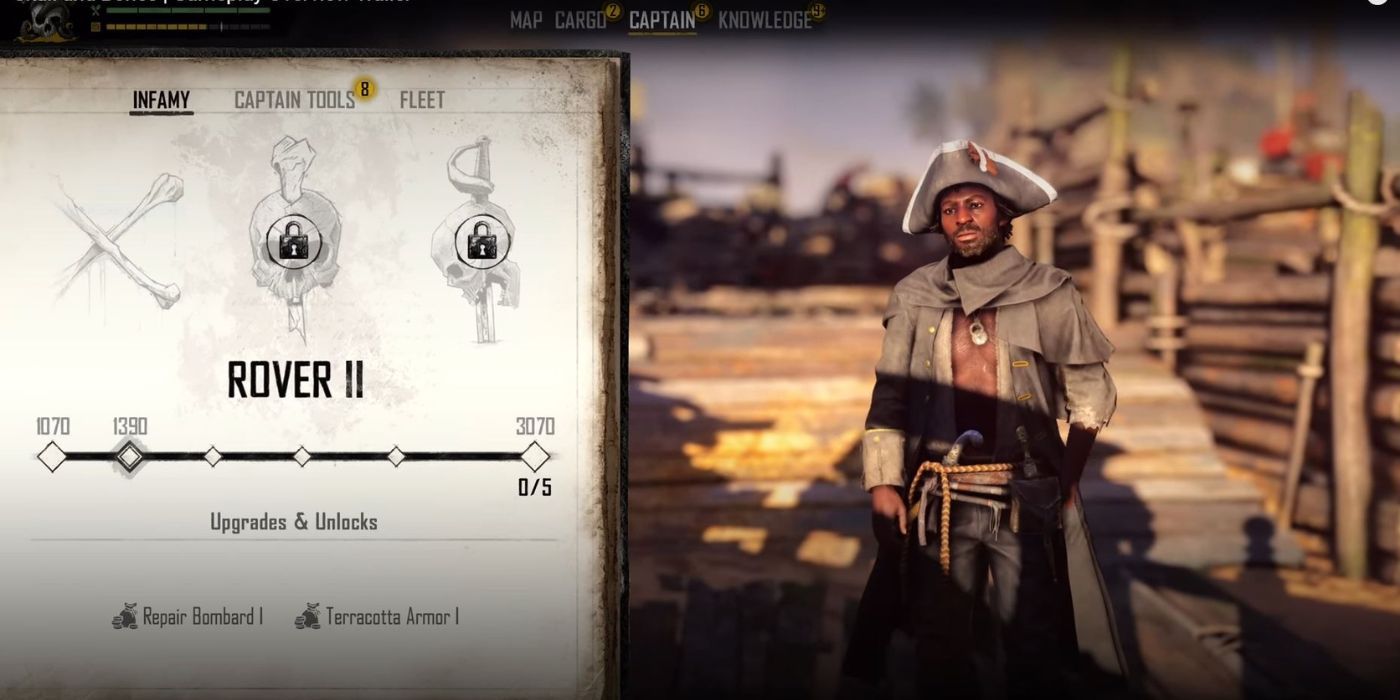This screenshot has width=1400, height=700.
Task: Switch to the Cargo tab
Action: [580, 20]
